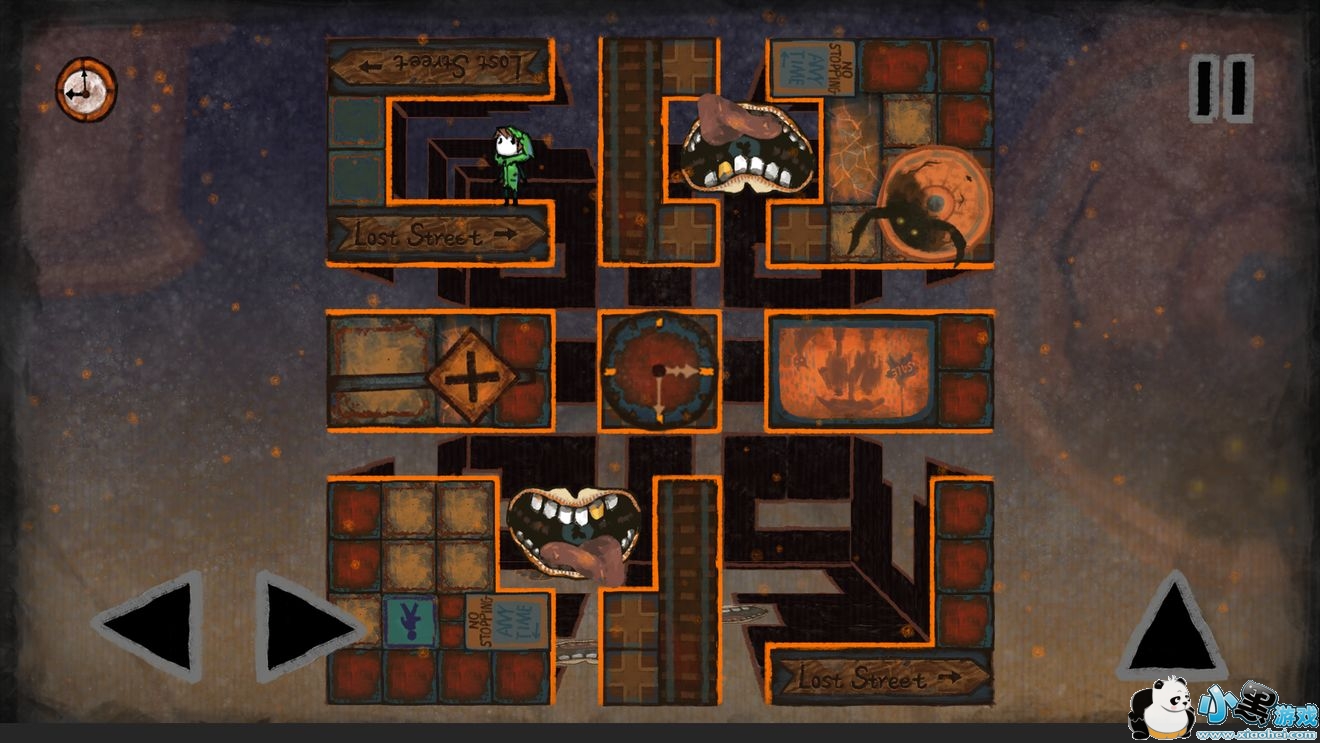Tap the left arrow movement button
This screenshot has height=743, width=1320.
click(150, 626)
